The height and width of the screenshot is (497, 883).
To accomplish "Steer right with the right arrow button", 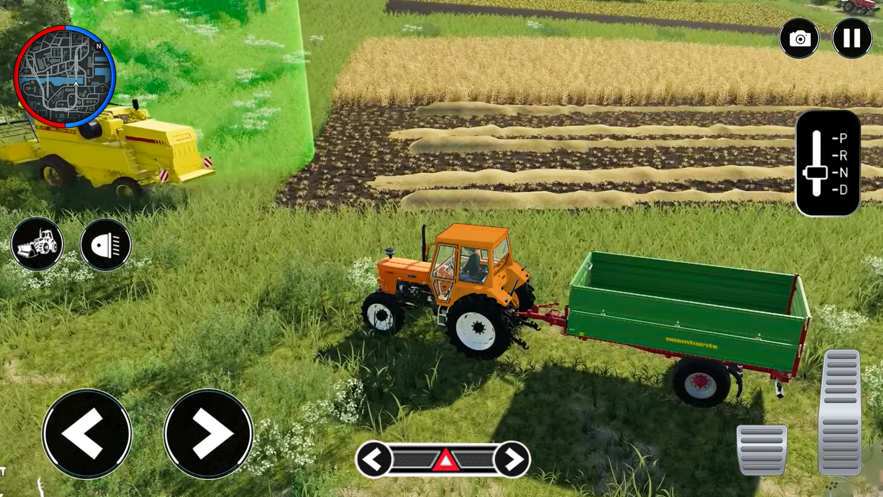I will point(208,434).
